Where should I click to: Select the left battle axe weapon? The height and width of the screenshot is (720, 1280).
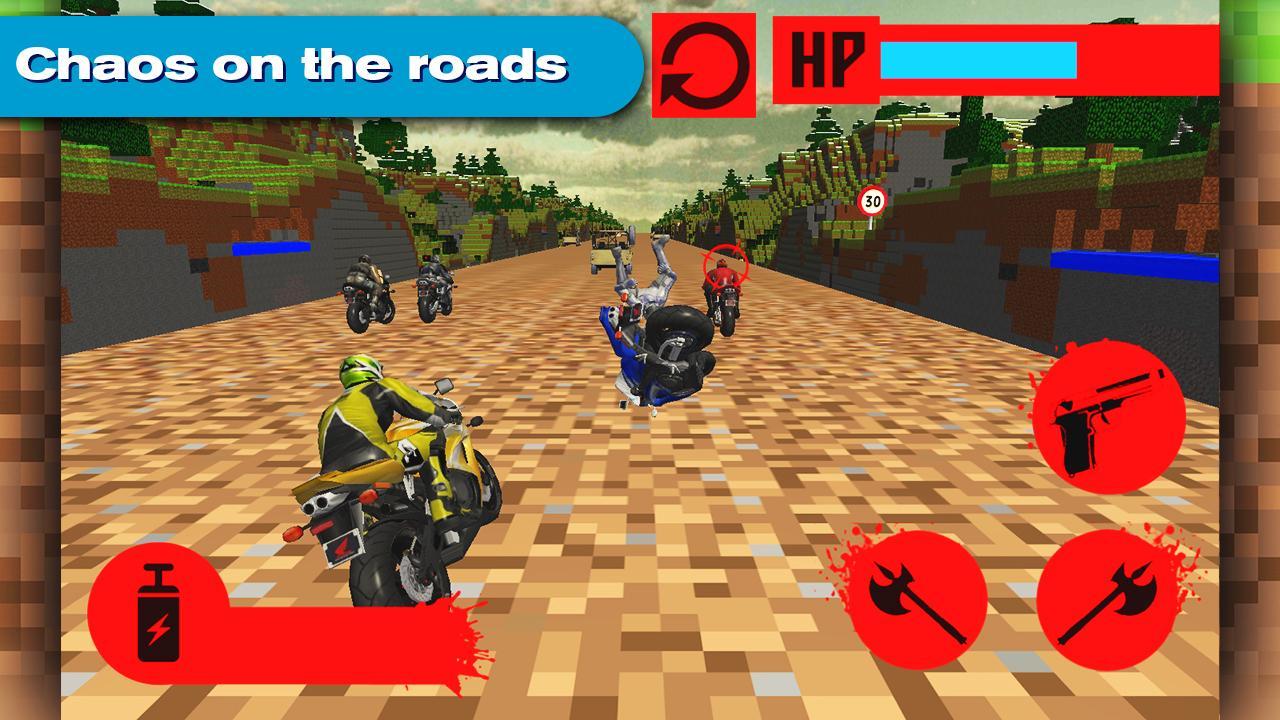[917, 597]
